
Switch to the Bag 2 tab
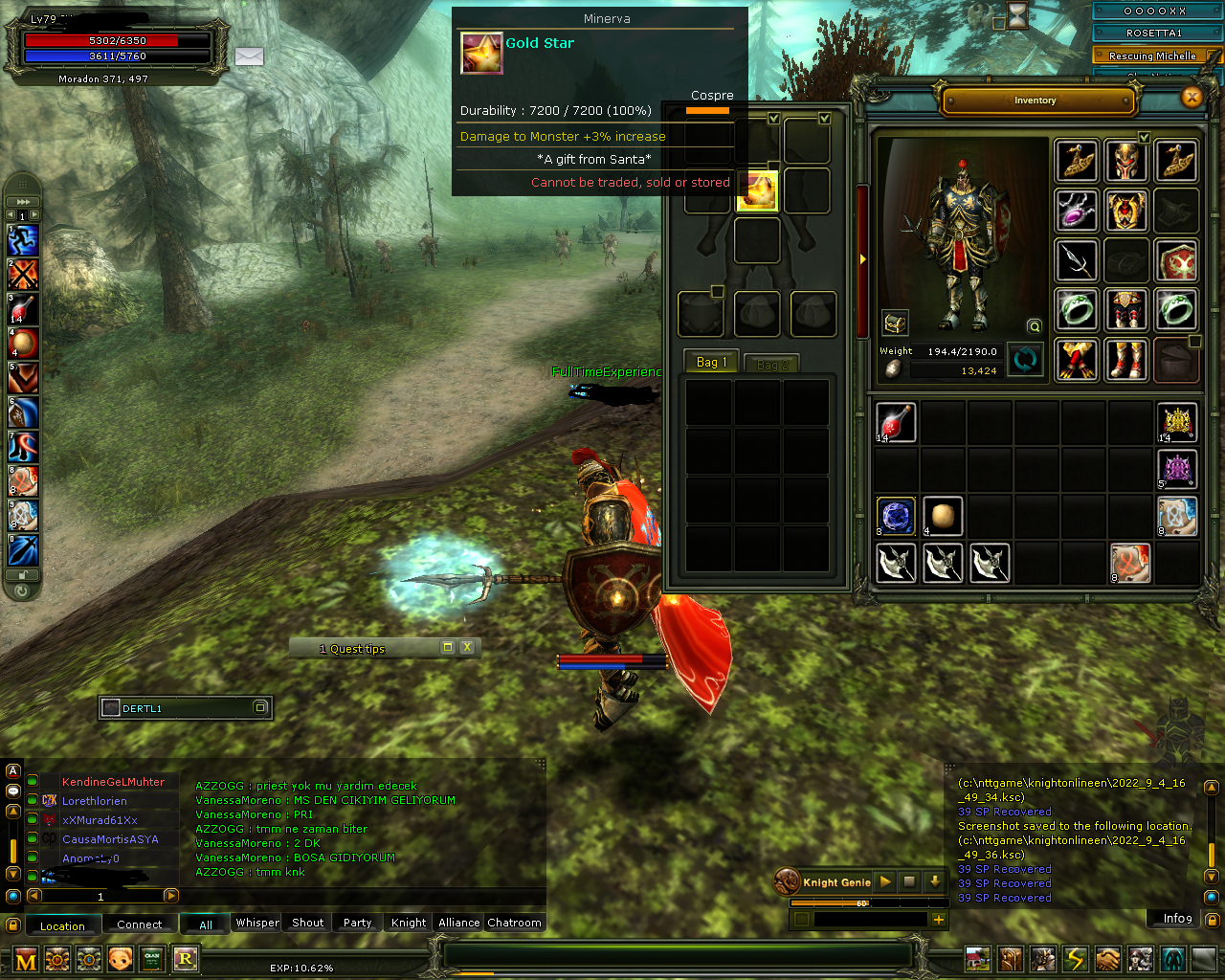coord(771,364)
